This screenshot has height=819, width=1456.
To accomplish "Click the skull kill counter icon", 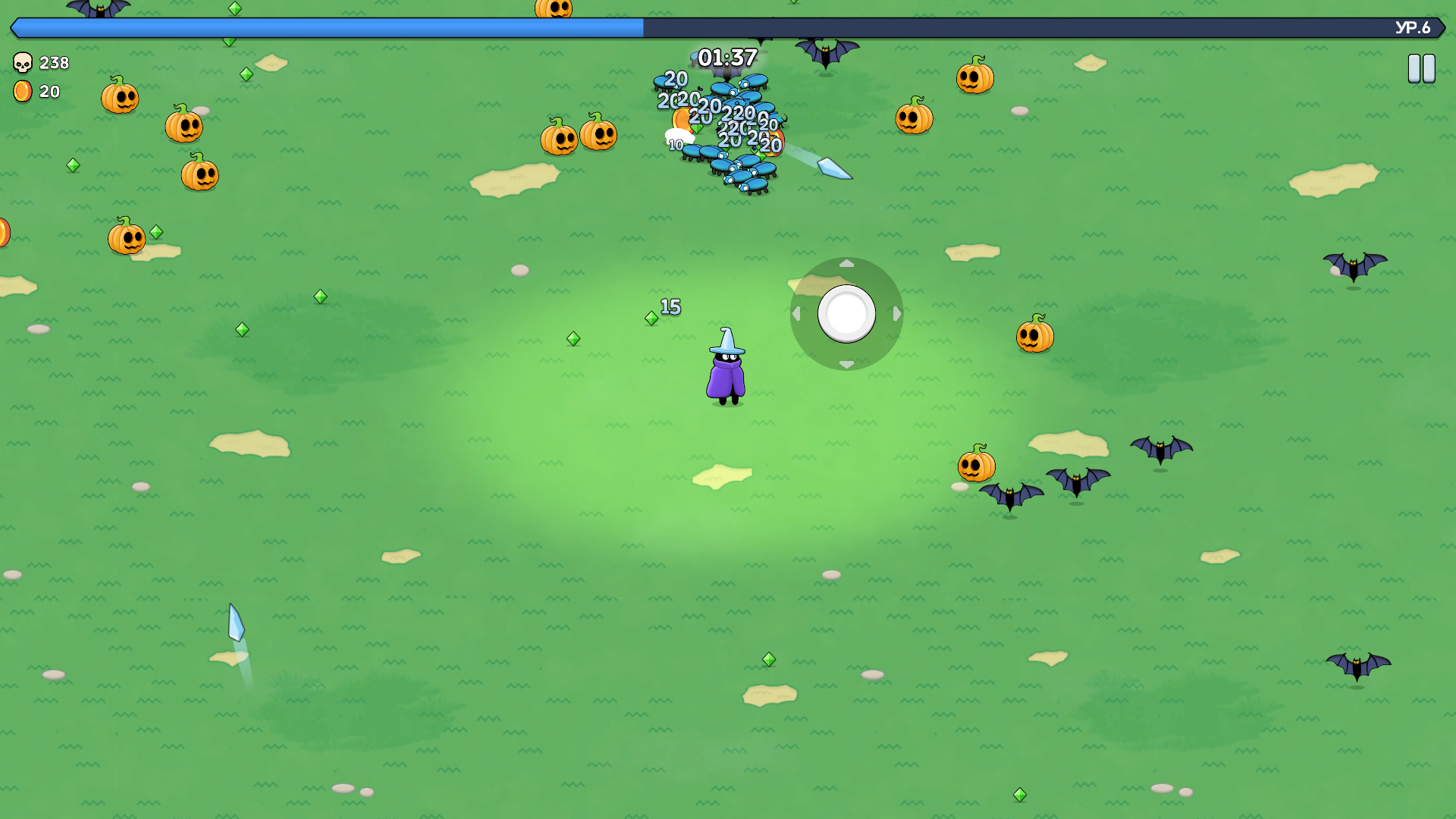I will coord(21,63).
